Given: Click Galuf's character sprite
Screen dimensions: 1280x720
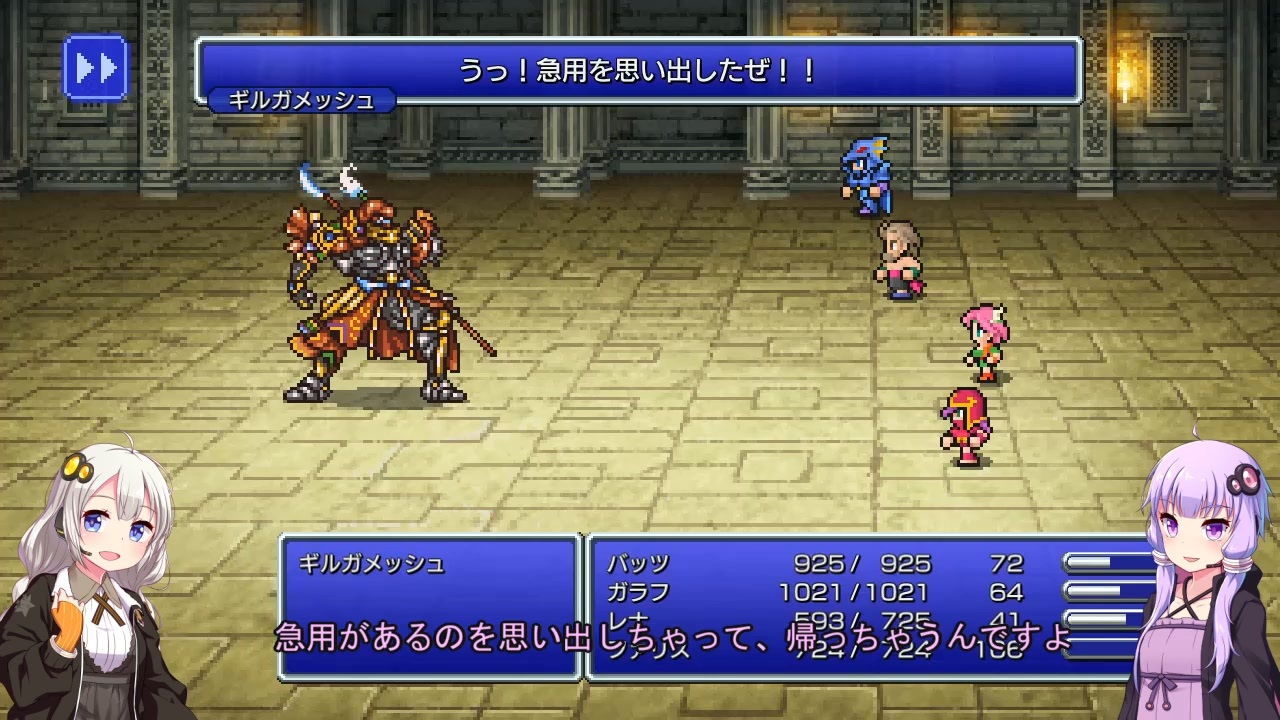Looking at the screenshot, I should [898, 260].
